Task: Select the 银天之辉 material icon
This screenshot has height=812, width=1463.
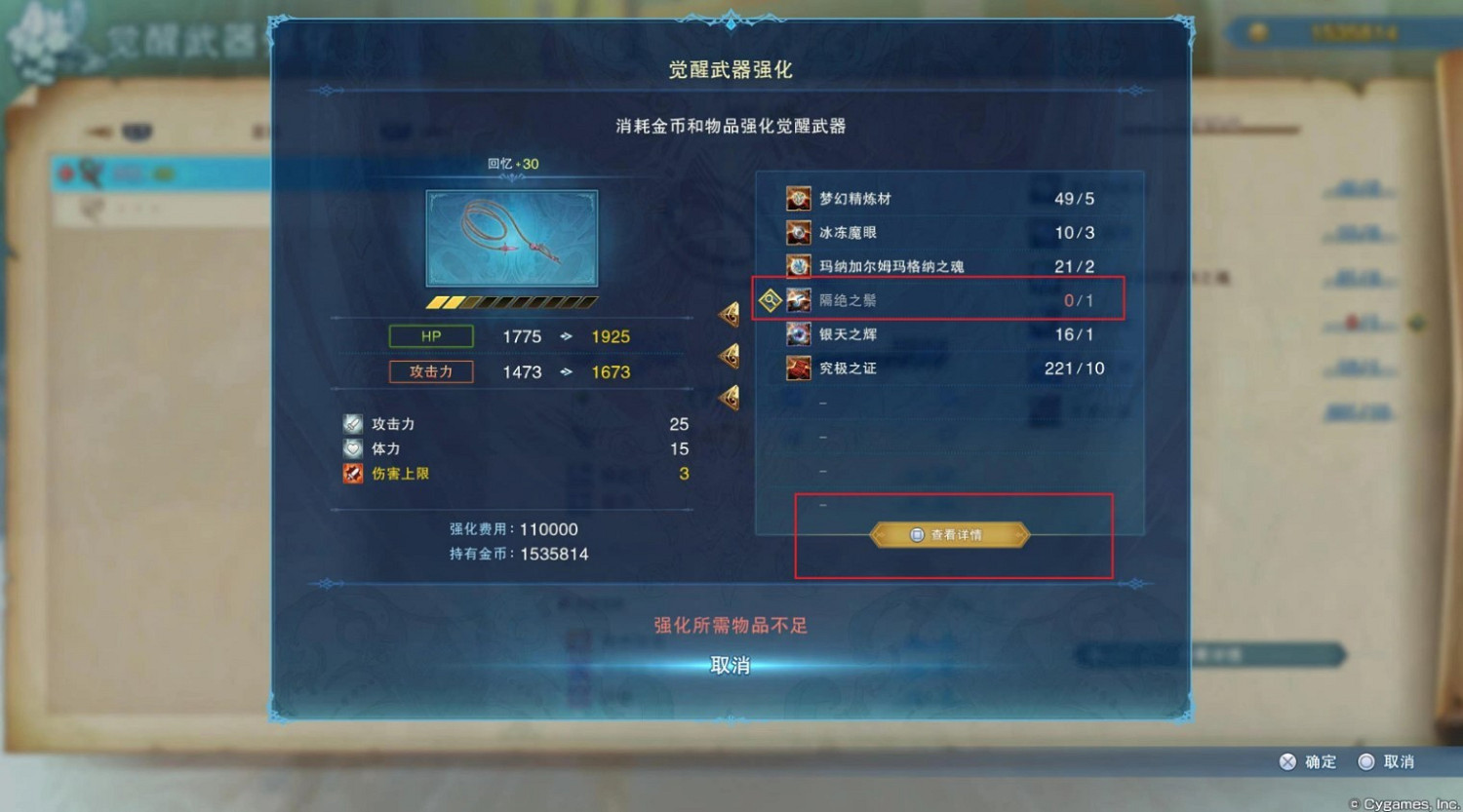Action: [798, 333]
